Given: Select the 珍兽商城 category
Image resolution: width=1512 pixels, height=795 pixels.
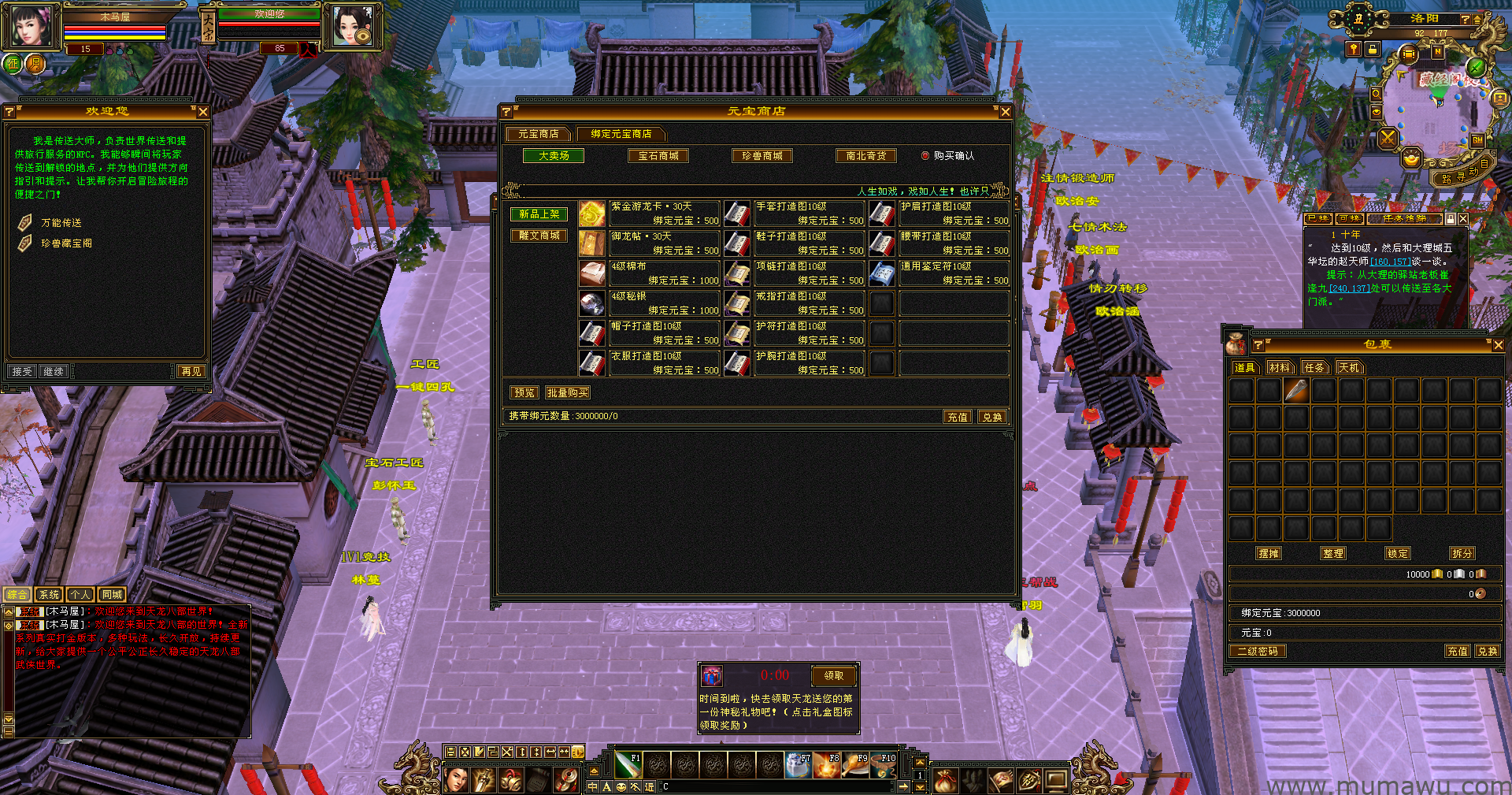Looking at the screenshot, I should tap(762, 156).
